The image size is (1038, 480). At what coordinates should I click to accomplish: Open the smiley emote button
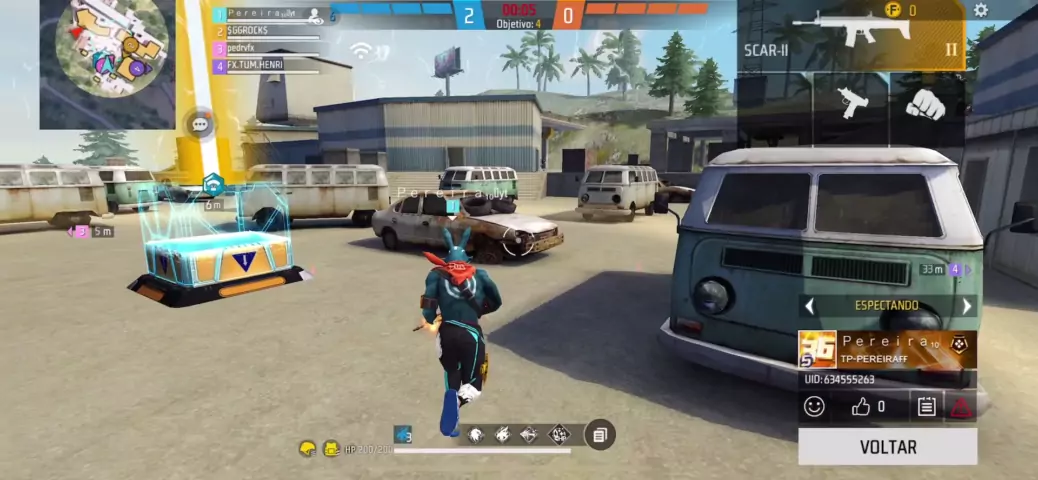pos(815,406)
